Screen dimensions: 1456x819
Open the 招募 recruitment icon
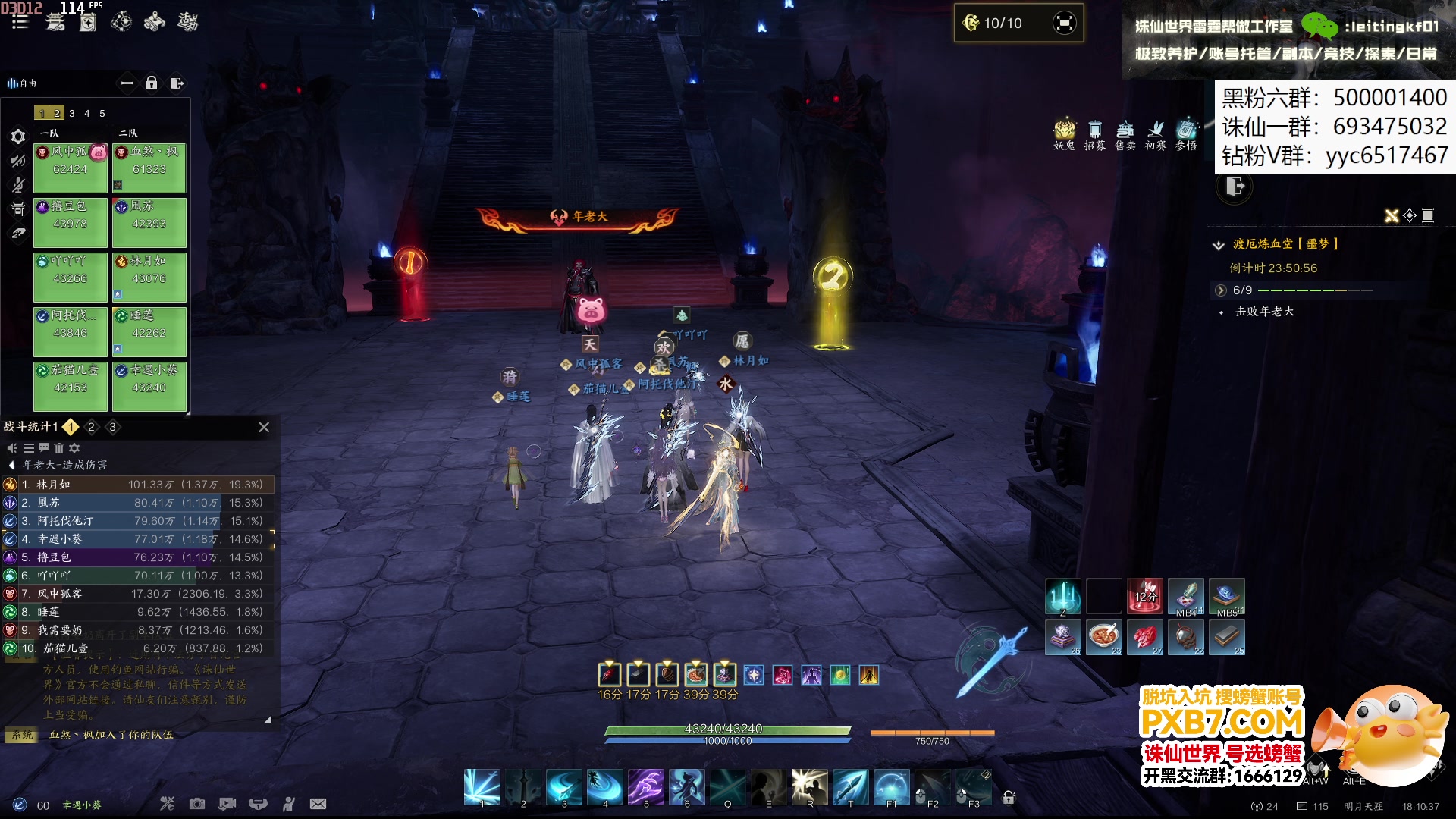point(1095,135)
